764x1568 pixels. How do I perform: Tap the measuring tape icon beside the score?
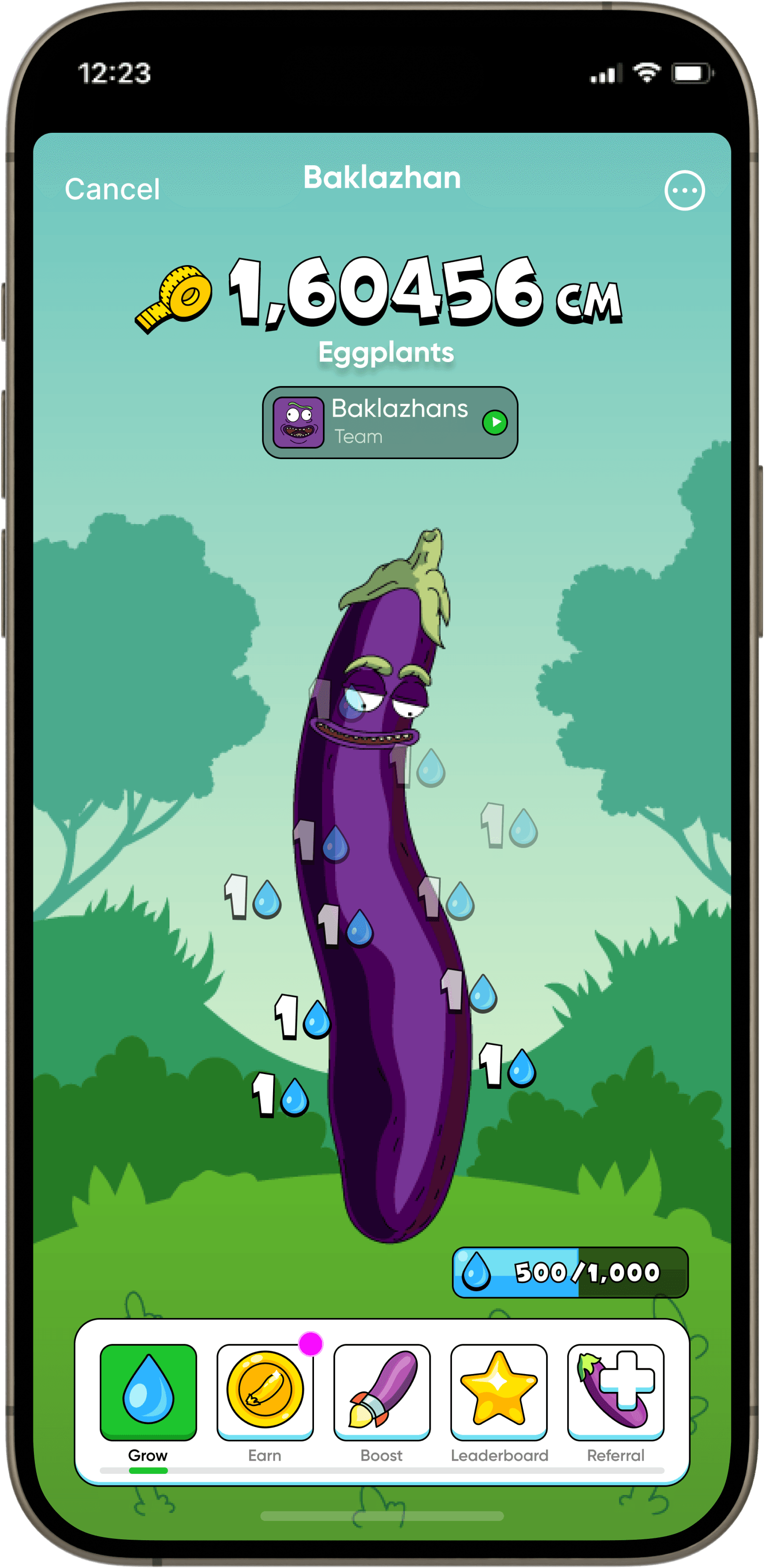point(174,295)
